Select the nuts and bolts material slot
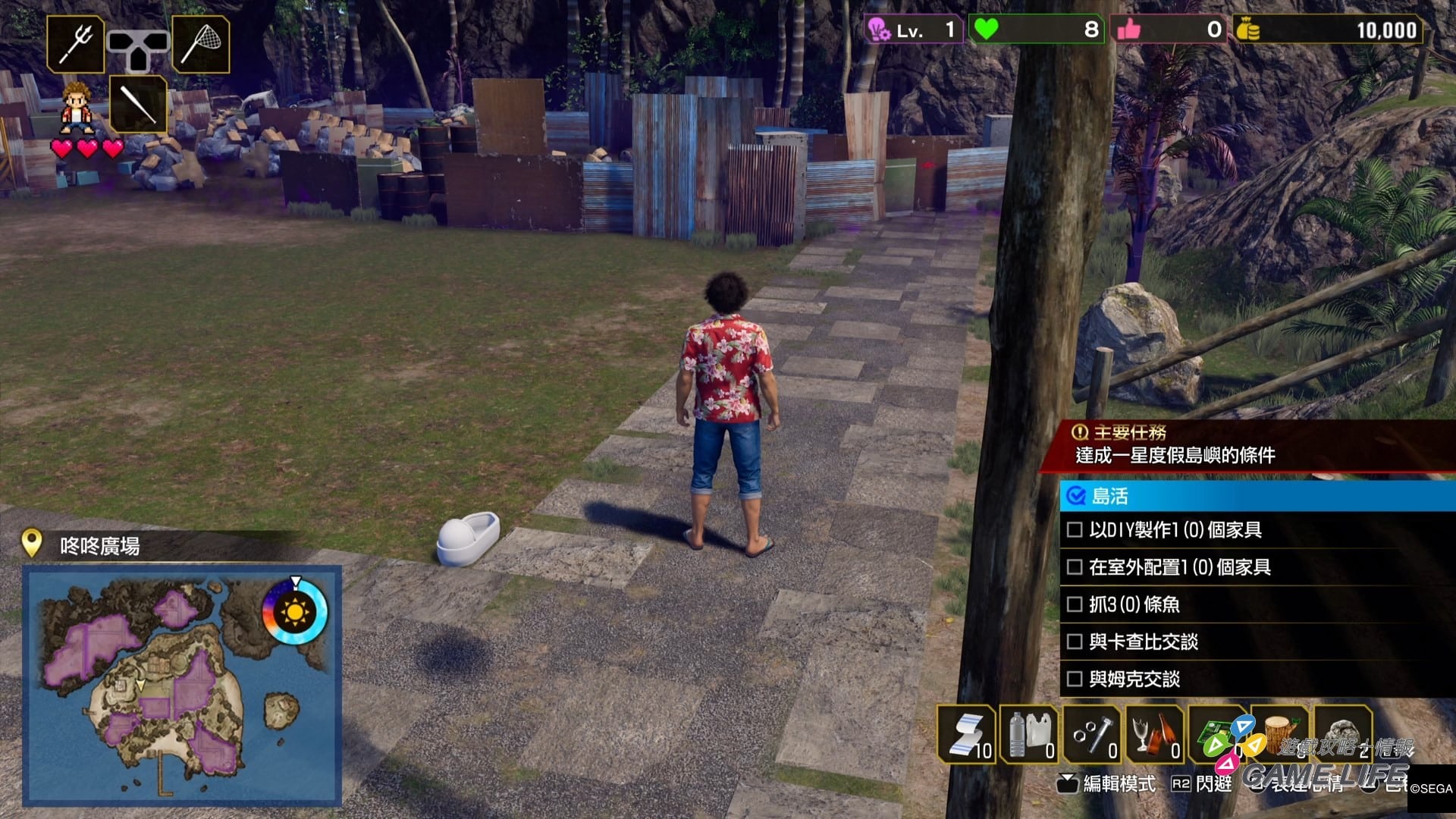Screen dimensions: 1456x819 click(x=1093, y=733)
